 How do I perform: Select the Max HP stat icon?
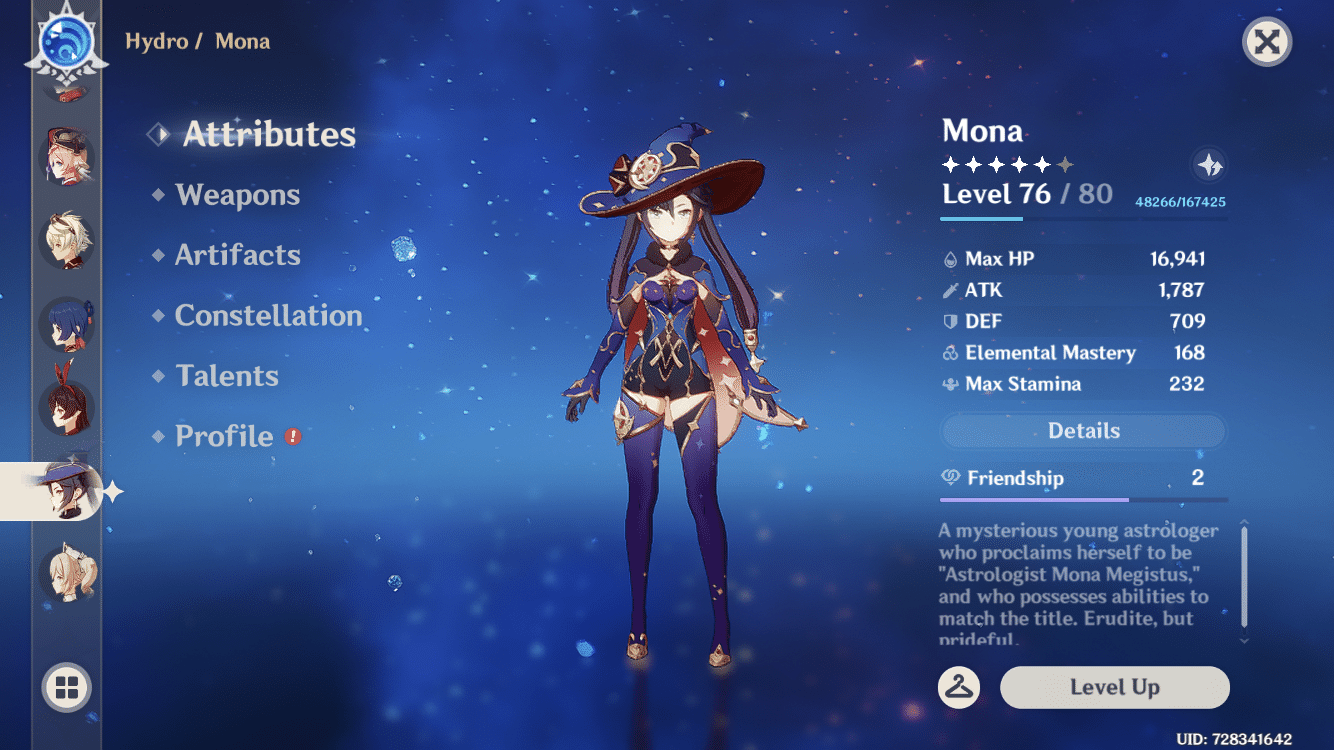tap(948, 258)
